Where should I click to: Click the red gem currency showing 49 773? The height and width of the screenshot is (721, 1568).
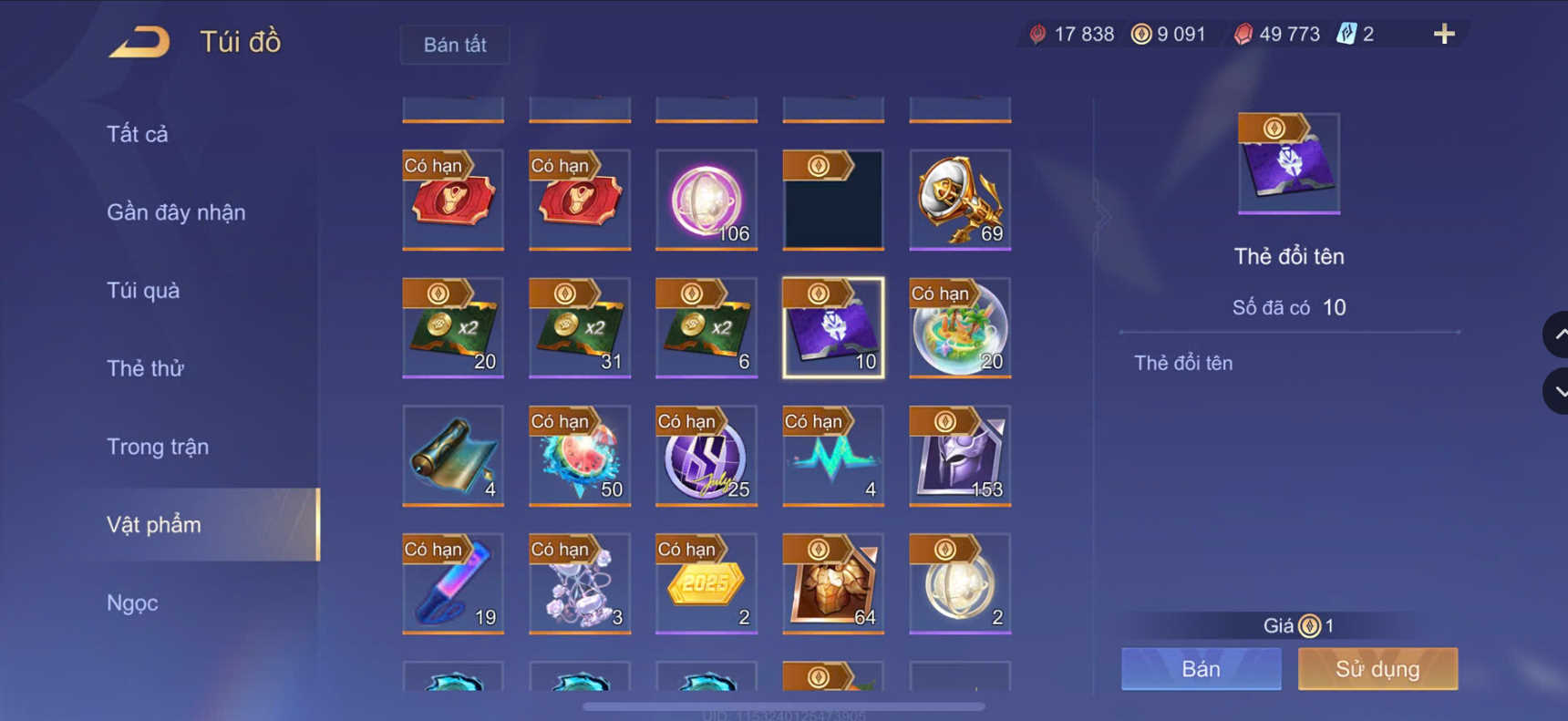(1275, 33)
